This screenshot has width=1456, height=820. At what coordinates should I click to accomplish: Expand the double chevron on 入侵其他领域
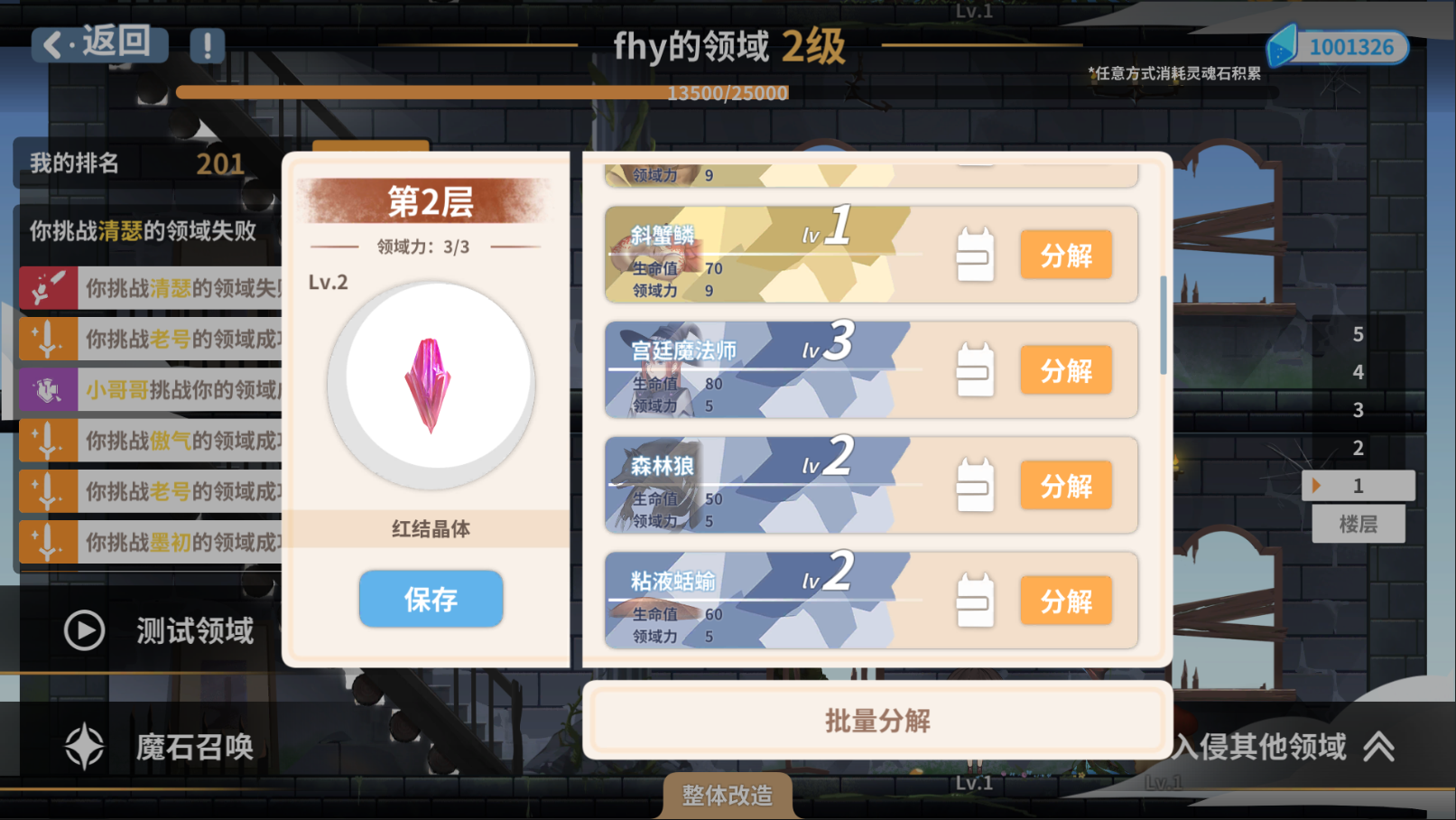(x=1380, y=746)
